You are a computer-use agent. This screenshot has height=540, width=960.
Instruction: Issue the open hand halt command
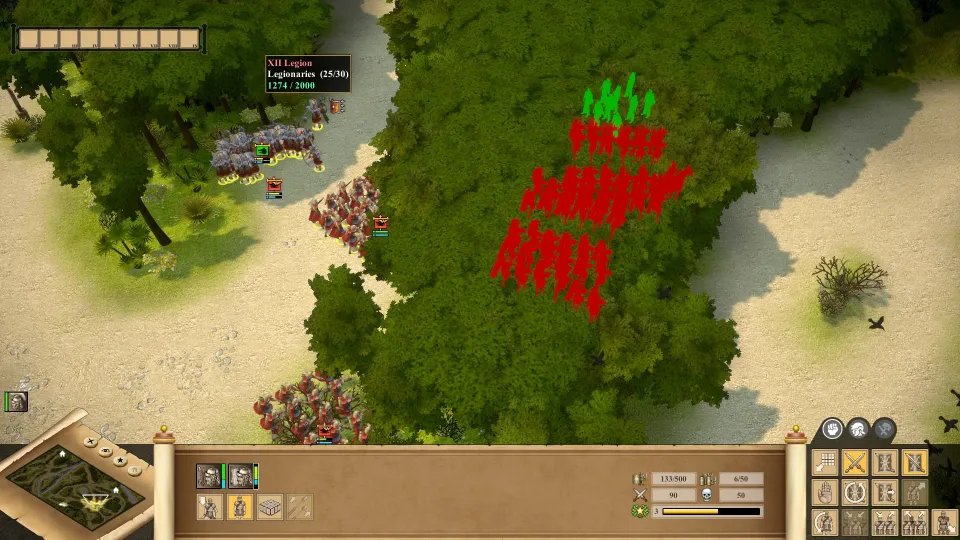click(x=824, y=492)
